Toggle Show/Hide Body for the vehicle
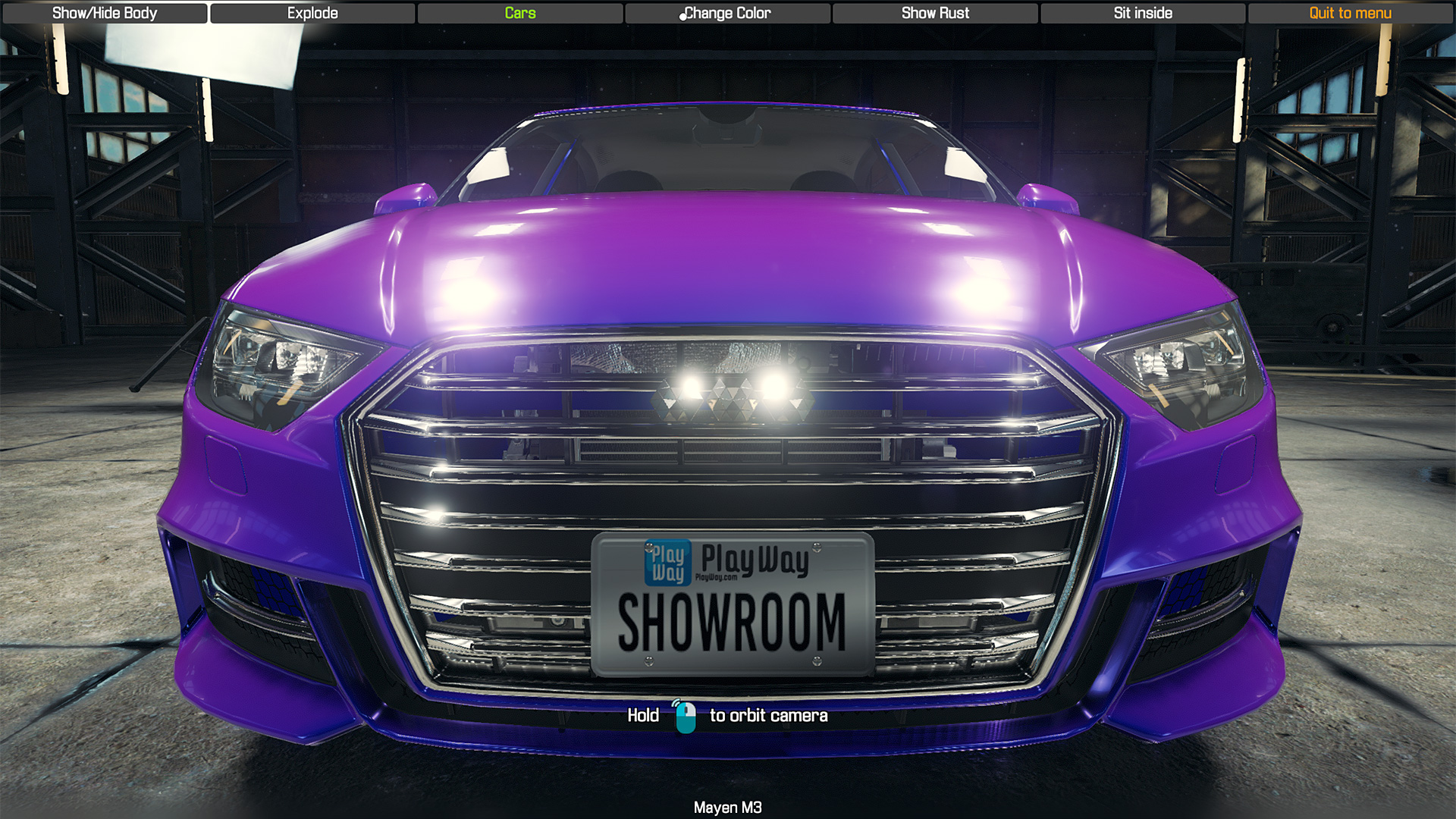This screenshot has height=819, width=1456. click(104, 13)
